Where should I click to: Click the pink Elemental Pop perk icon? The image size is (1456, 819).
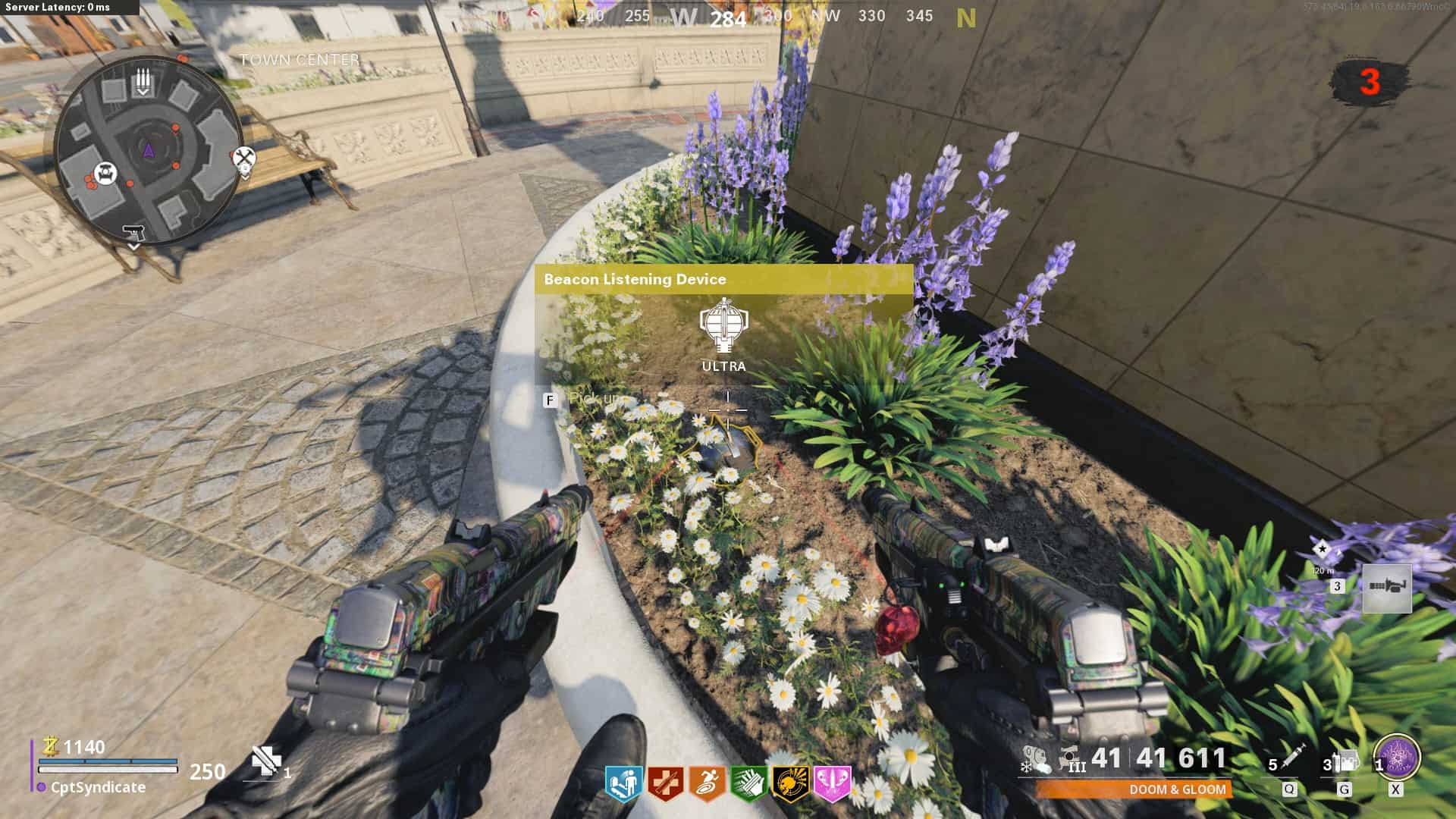point(832,783)
